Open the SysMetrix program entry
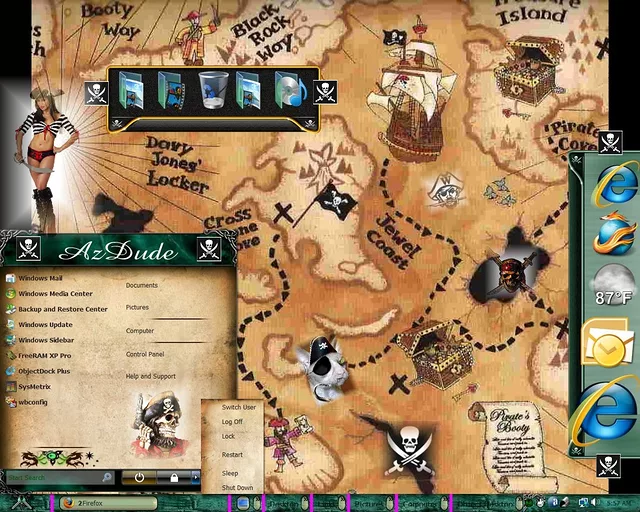 (35, 386)
